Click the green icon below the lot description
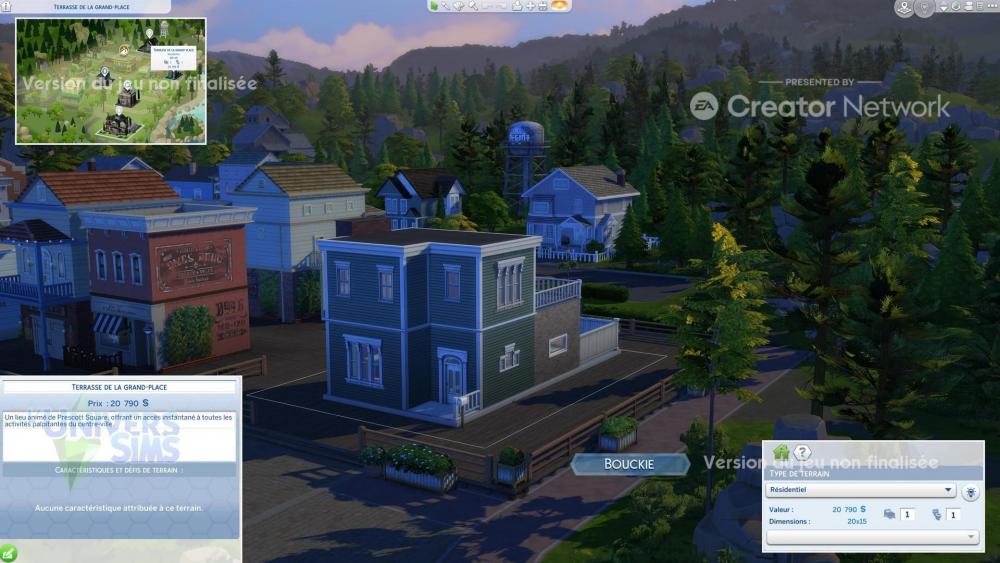Image resolution: width=1000 pixels, height=563 pixels. point(9,552)
